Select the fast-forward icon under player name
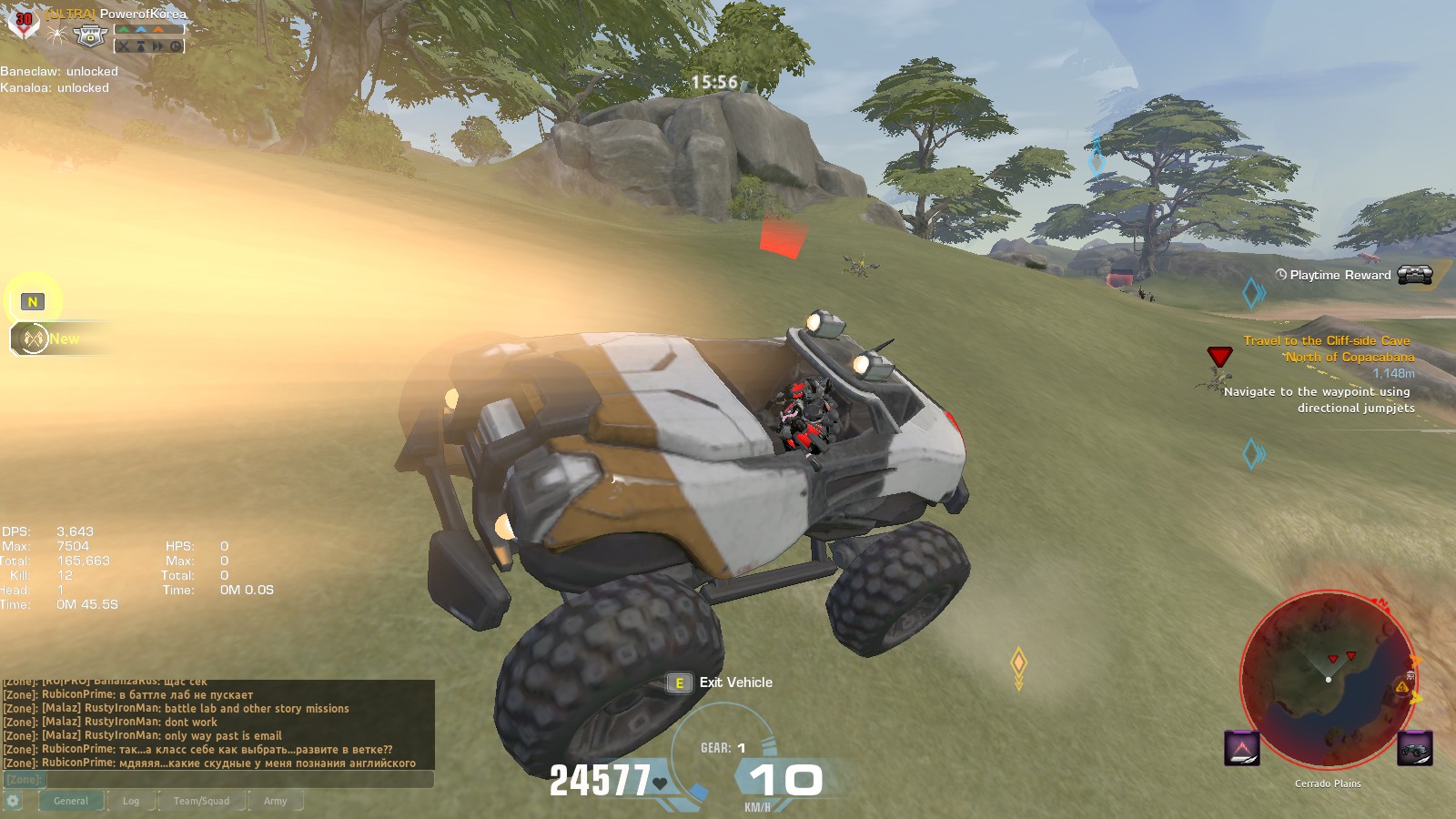 point(158,46)
